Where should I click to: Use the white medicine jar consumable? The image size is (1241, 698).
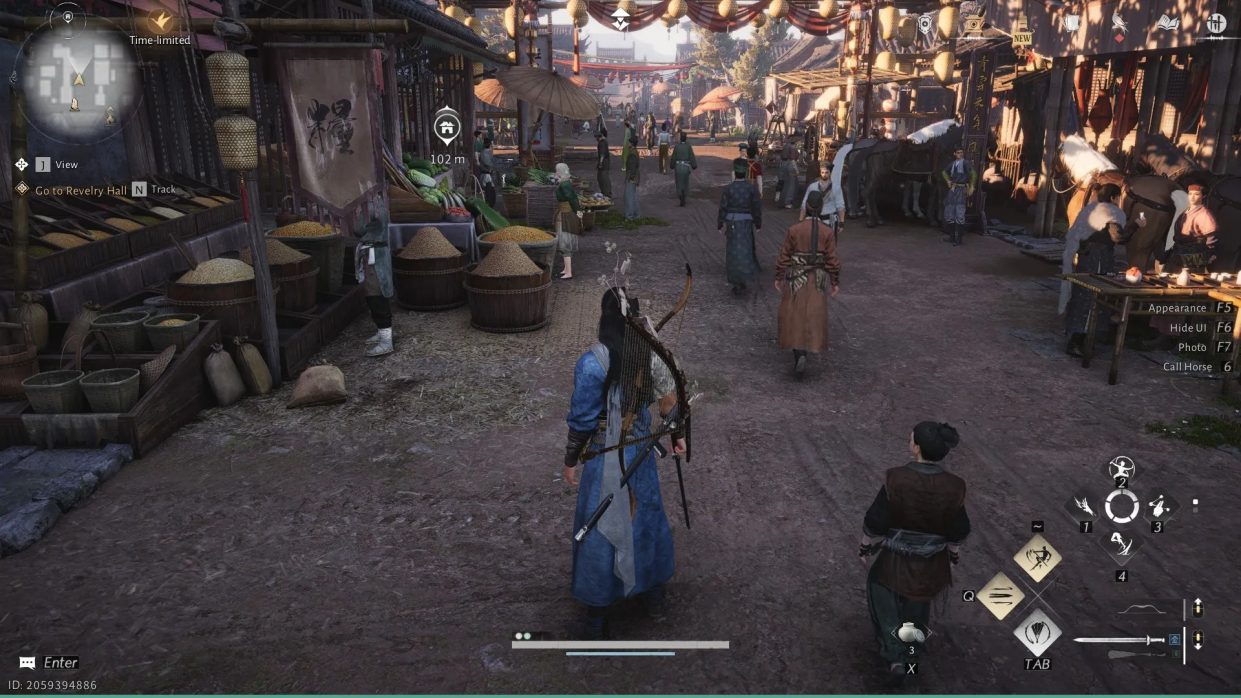coord(910,633)
